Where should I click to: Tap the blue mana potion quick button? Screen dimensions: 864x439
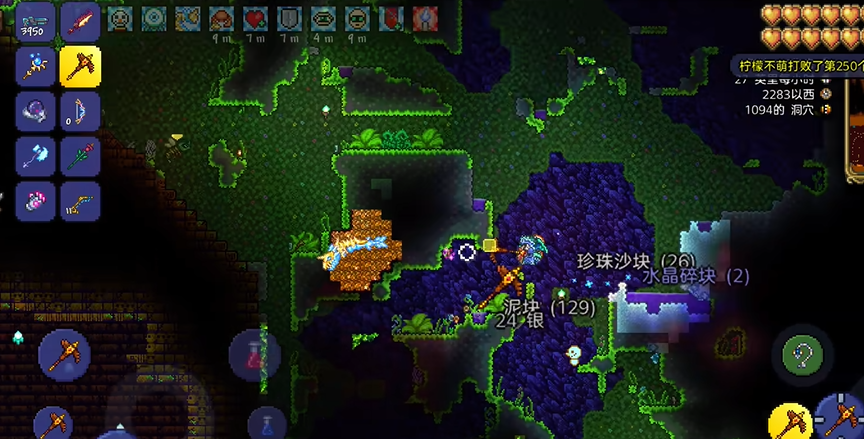[266, 424]
